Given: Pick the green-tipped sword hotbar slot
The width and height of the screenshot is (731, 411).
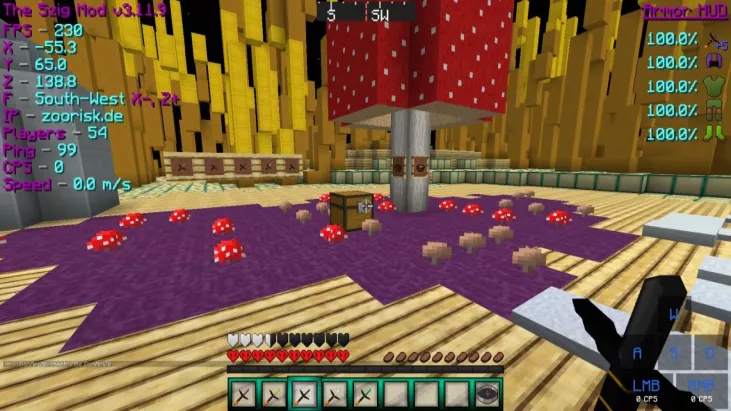Looking at the screenshot, I should (x=365, y=395).
